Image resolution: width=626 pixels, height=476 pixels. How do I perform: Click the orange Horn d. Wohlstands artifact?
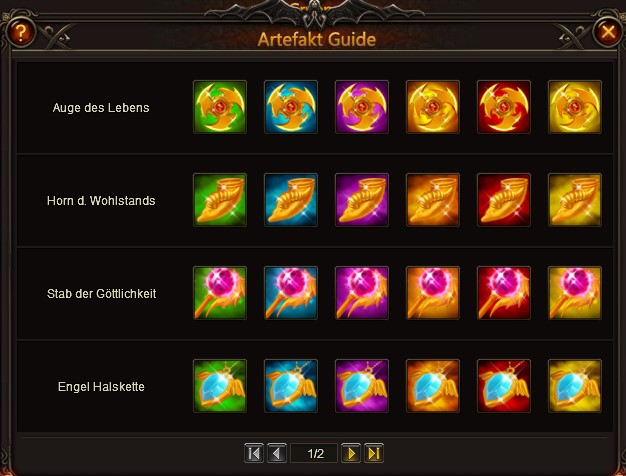coord(433,200)
